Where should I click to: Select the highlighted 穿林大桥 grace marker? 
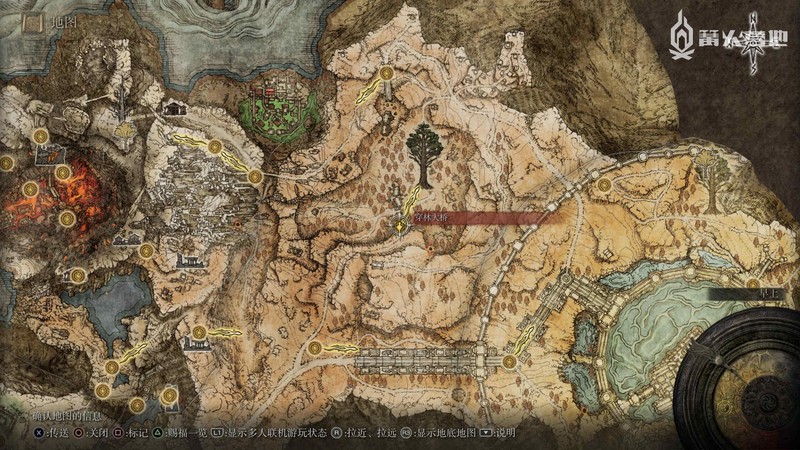coord(400,228)
